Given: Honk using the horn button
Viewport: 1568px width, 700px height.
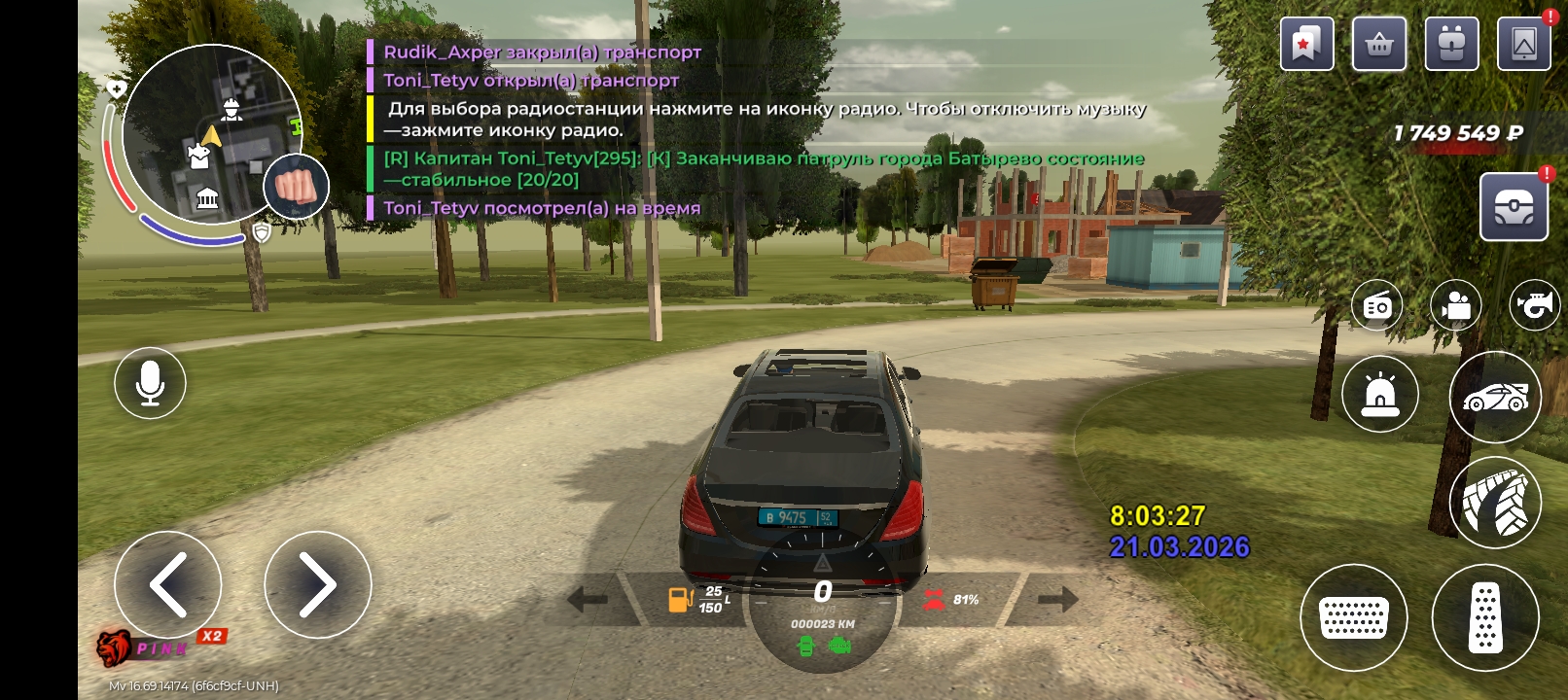Looking at the screenshot, I should click(x=1534, y=306).
